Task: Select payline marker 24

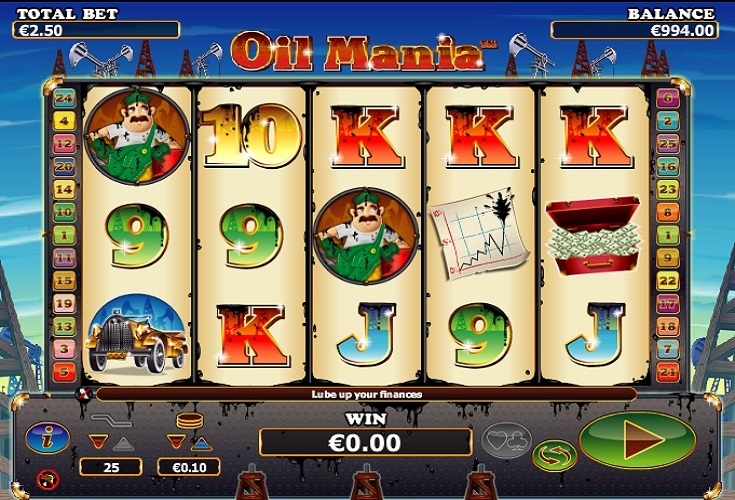Action: pos(64,98)
